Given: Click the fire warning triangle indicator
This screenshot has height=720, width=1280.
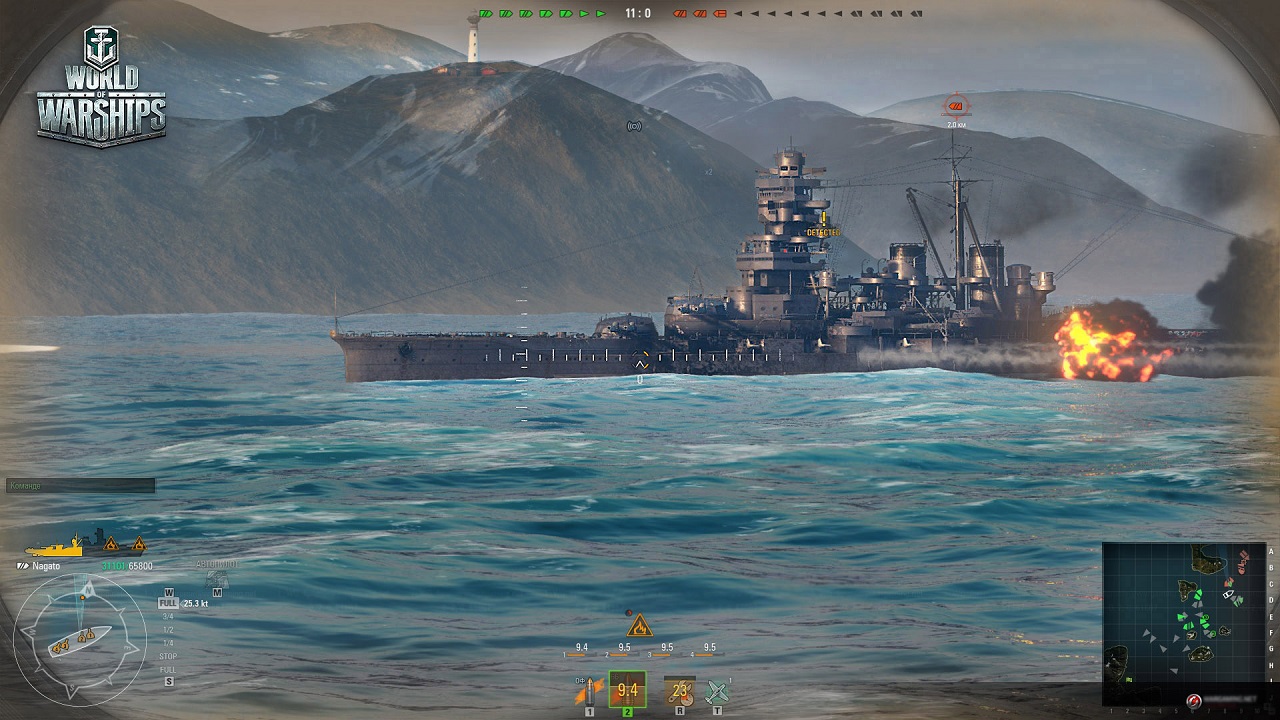Looking at the screenshot, I should click(639, 627).
